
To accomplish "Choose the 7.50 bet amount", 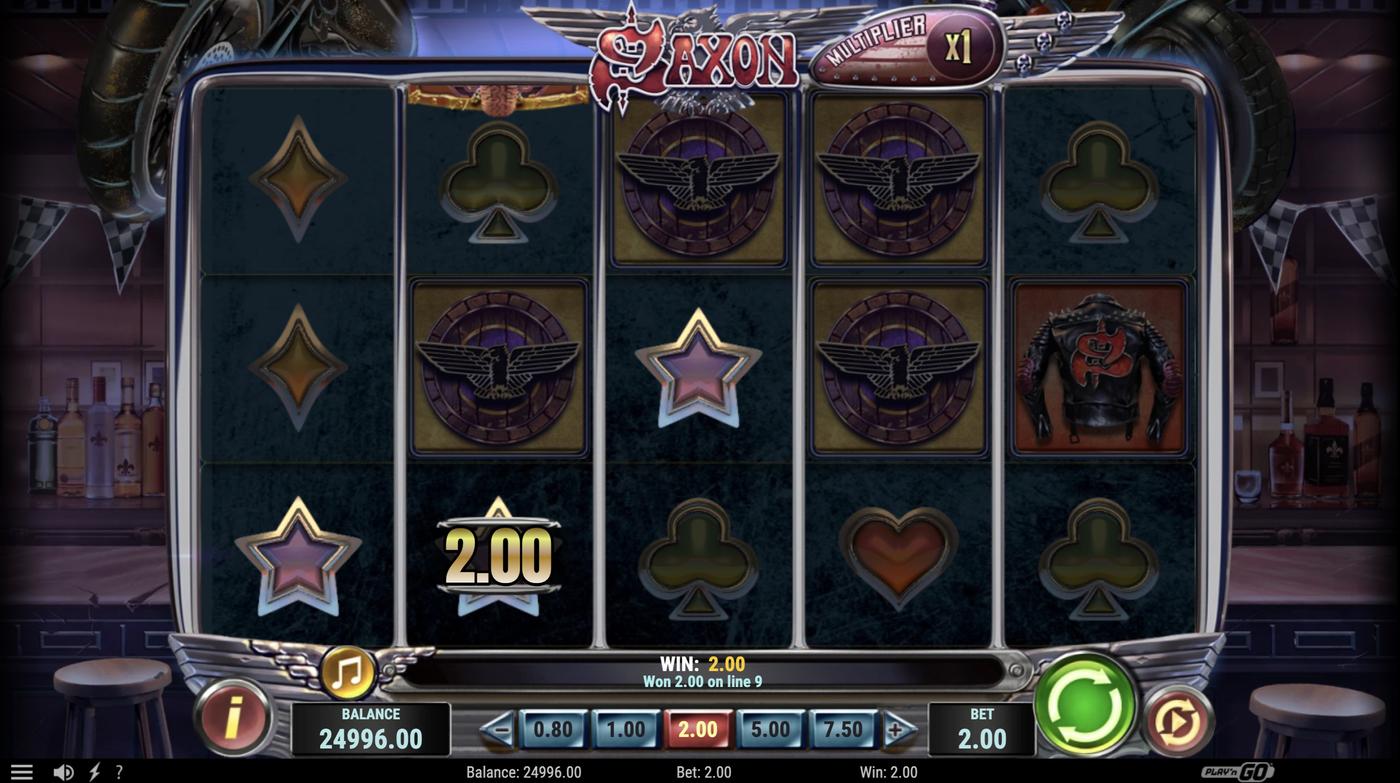I will [843, 729].
